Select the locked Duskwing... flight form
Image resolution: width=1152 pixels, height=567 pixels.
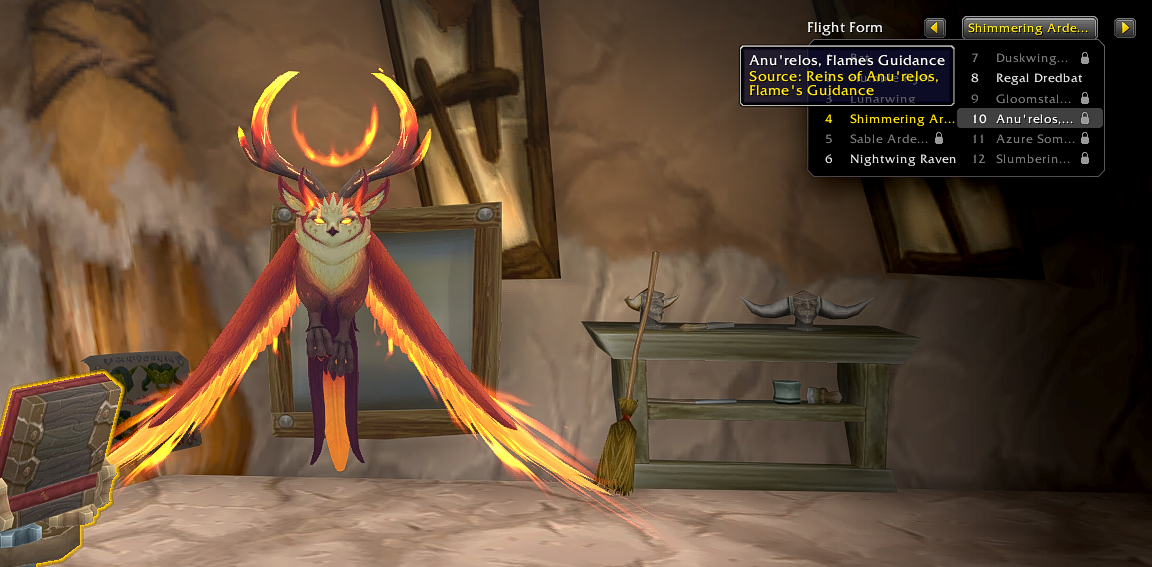[1030, 58]
